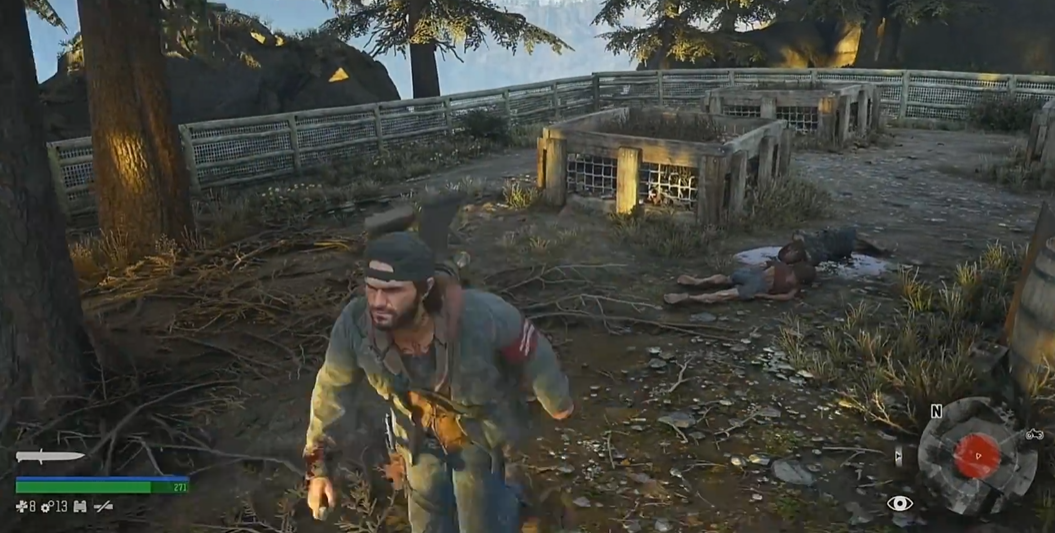Click the motorcycle marker beside the minimap
The width and height of the screenshot is (1055, 533).
click(1034, 434)
